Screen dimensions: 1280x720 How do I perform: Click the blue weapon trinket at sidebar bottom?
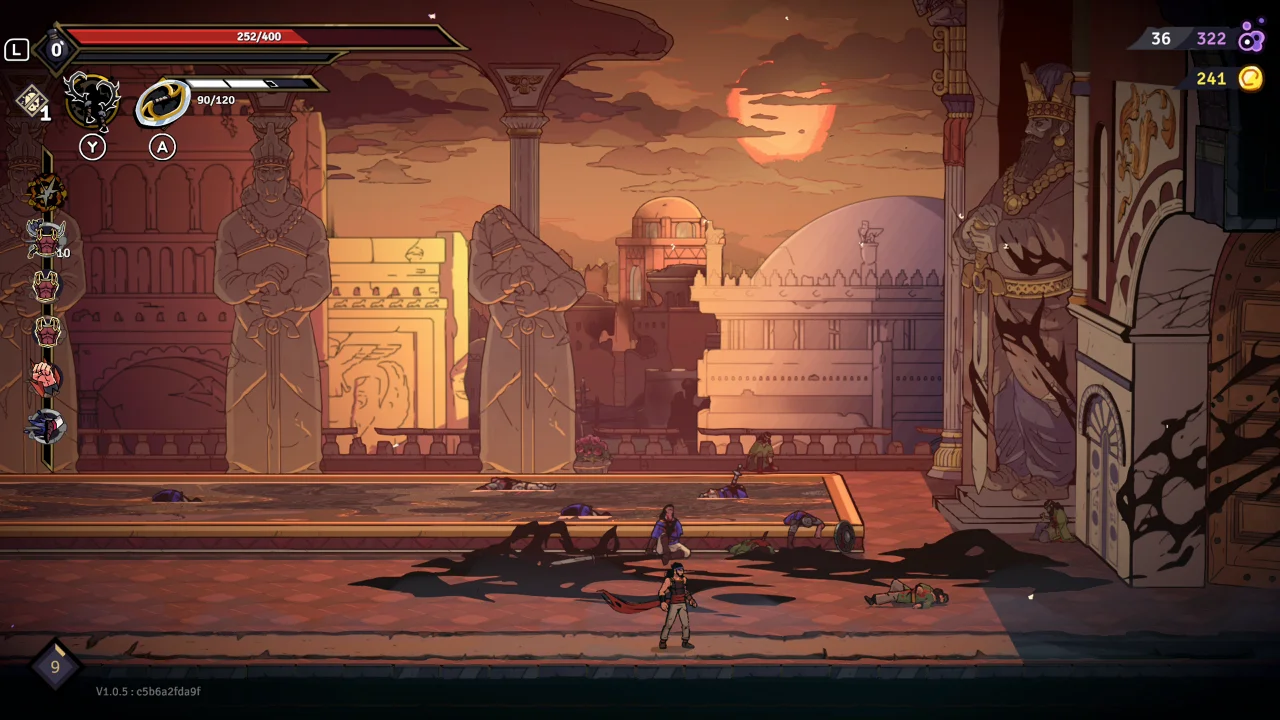(x=45, y=421)
